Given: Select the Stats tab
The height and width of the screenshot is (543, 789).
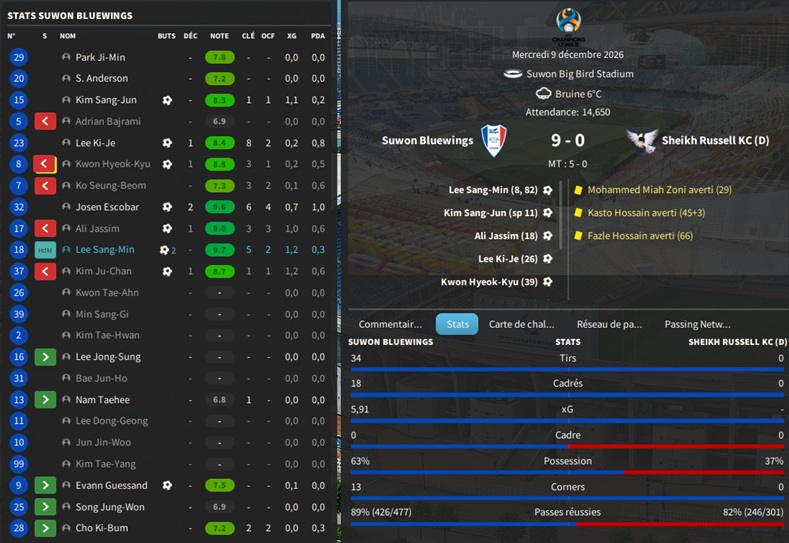Looking at the screenshot, I should coord(457,324).
